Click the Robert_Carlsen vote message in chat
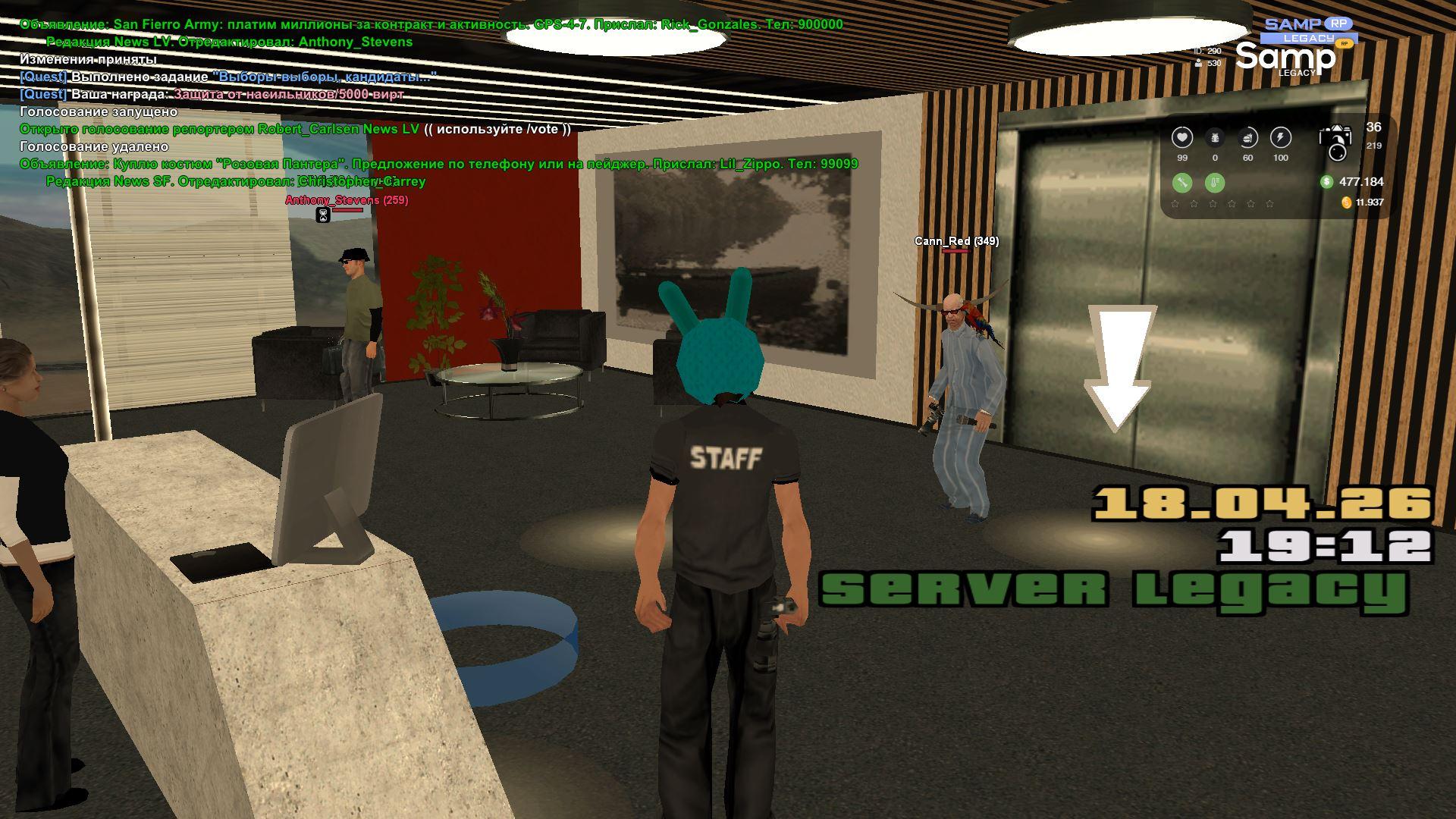 coord(295,129)
